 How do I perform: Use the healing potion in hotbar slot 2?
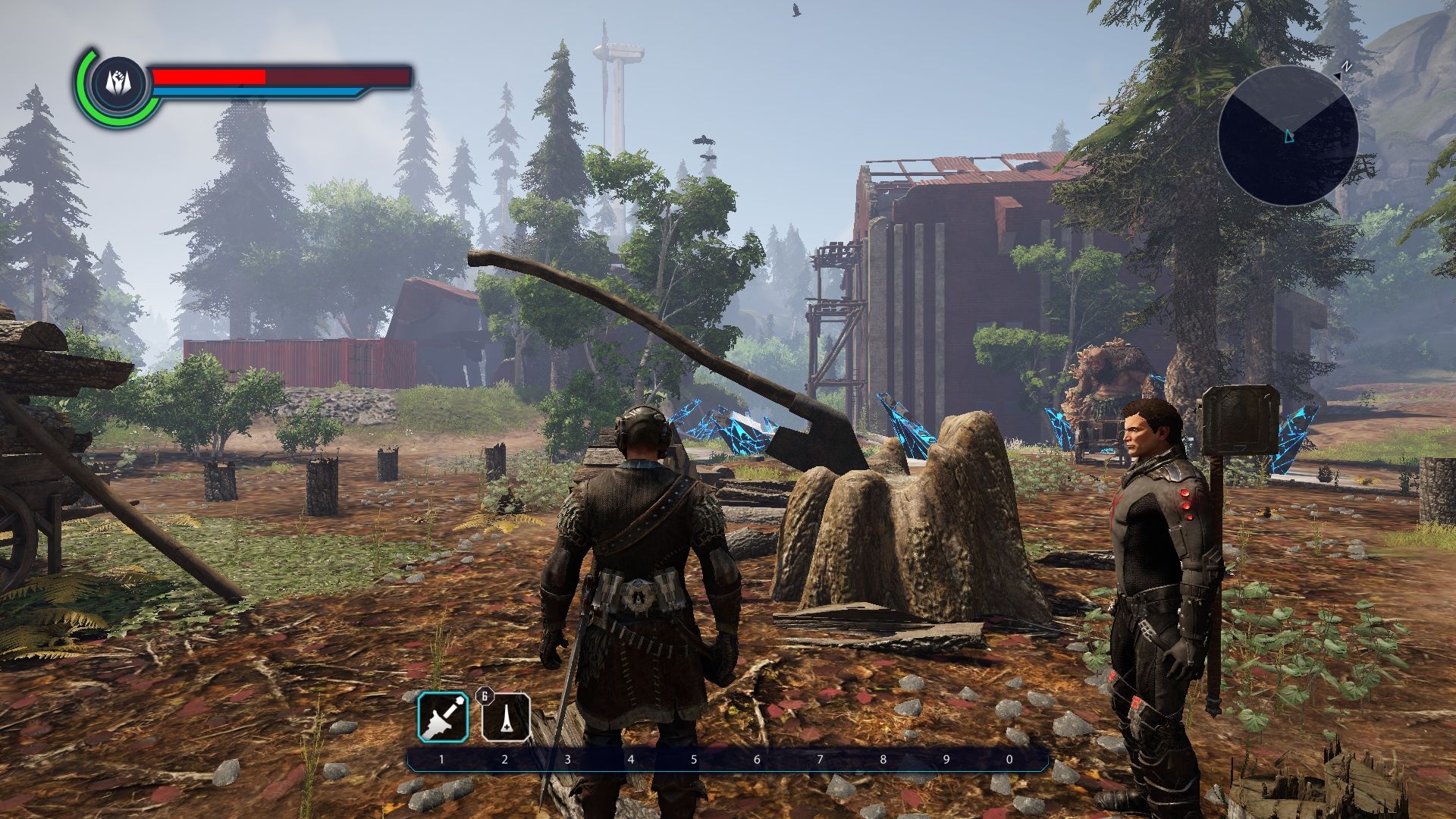(506, 717)
